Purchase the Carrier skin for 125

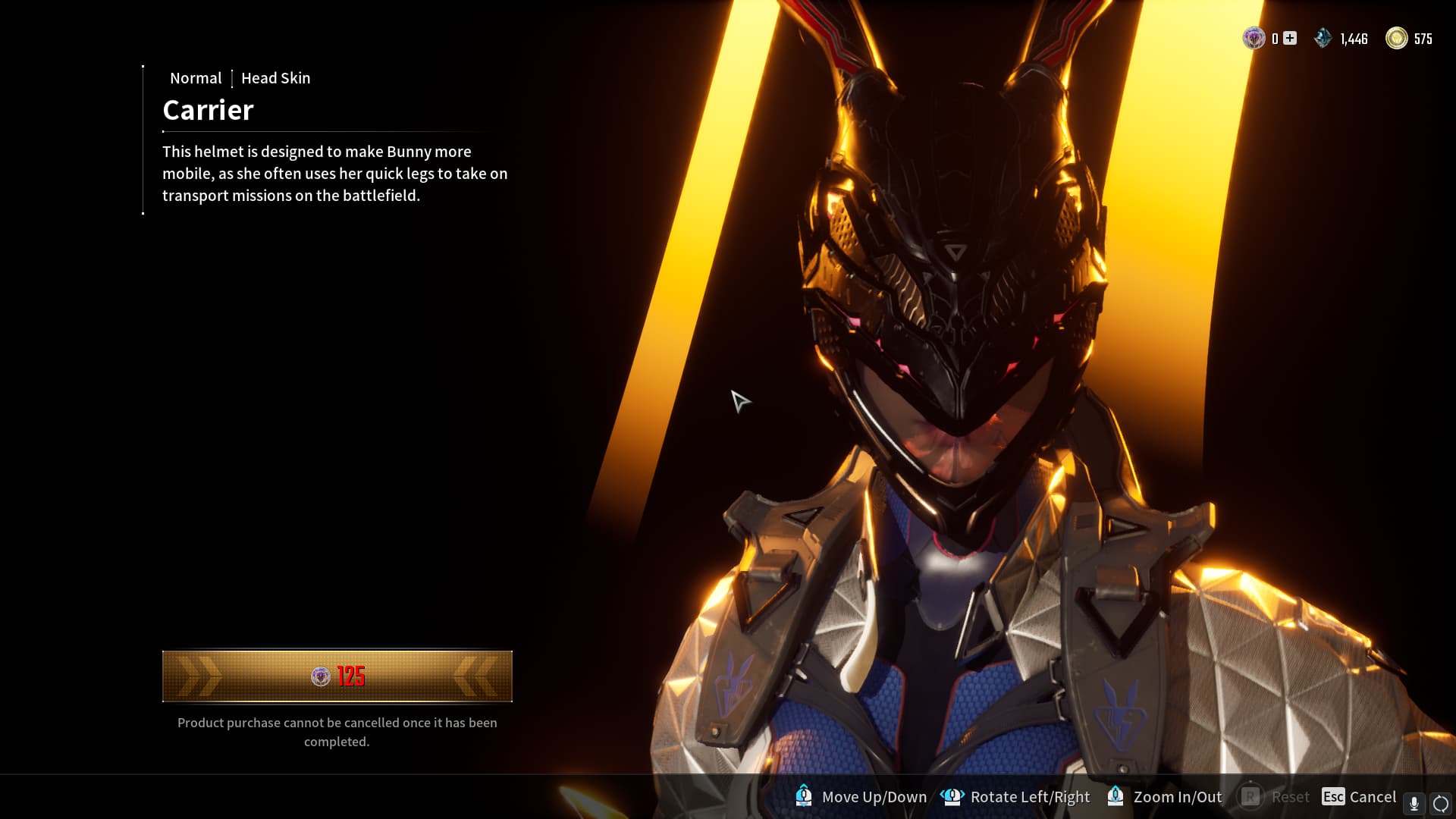[337, 676]
